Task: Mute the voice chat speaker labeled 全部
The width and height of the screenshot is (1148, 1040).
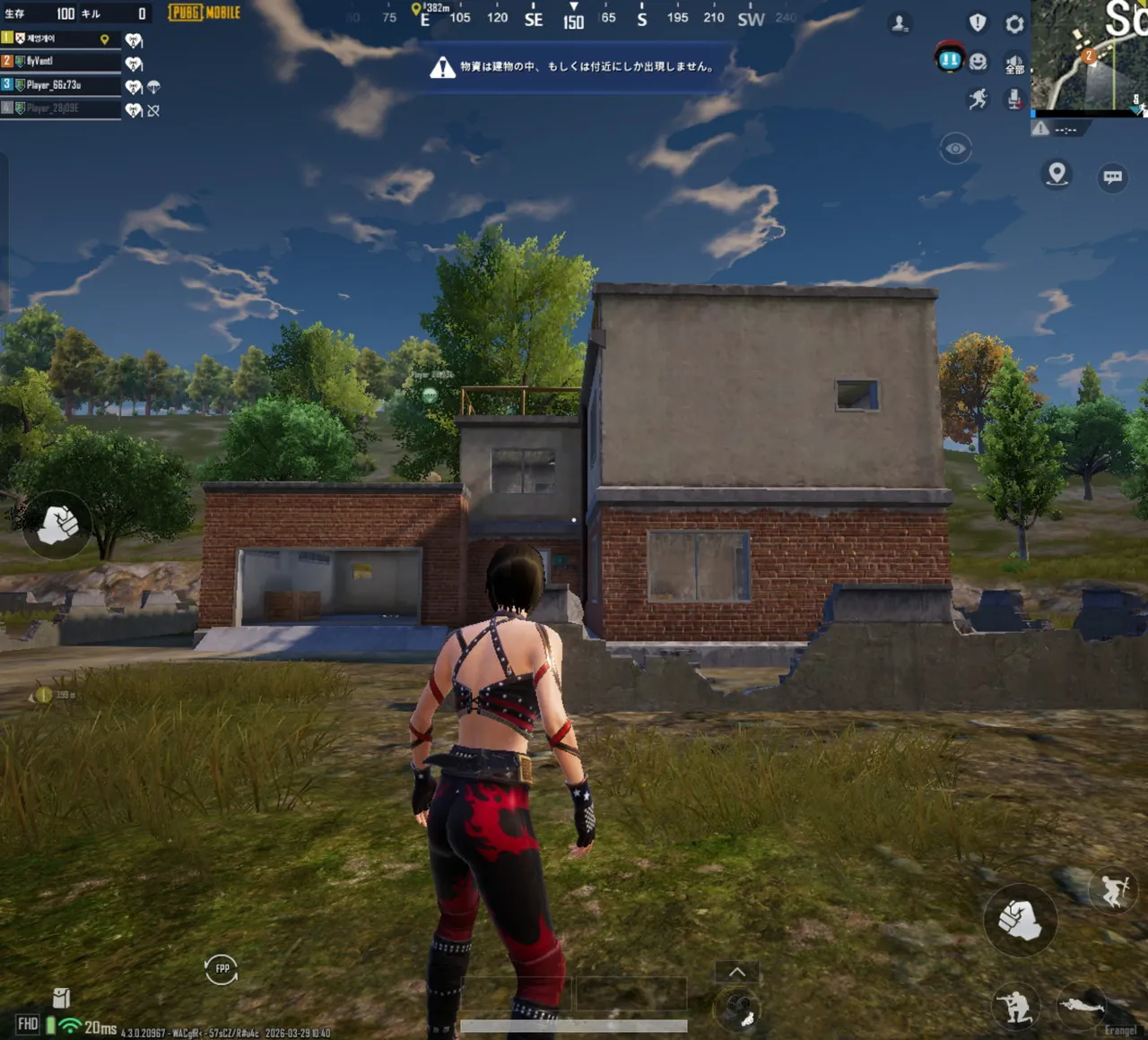Action: (x=1013, y=63)
